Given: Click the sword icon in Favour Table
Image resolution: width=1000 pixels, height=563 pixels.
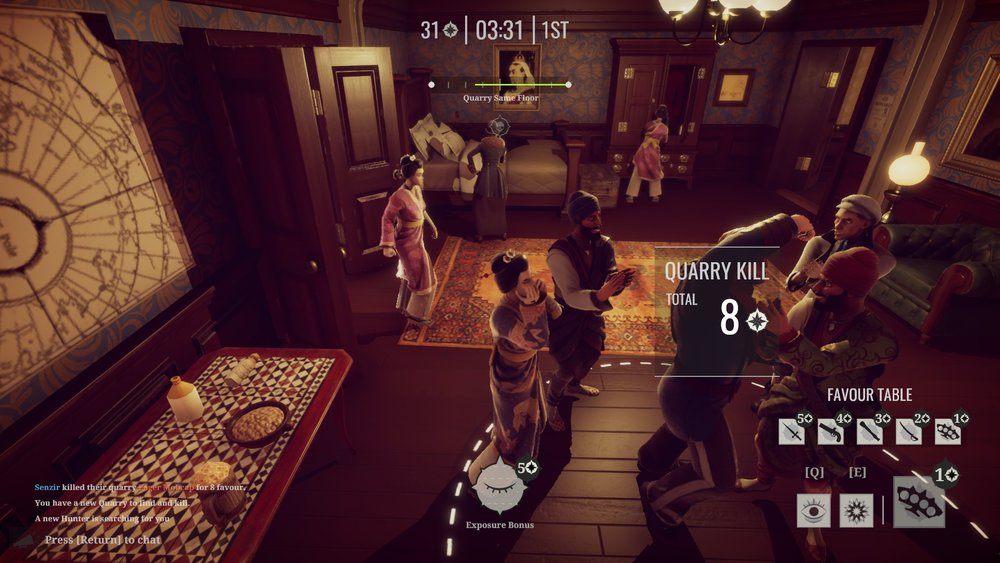Looking at the screenshot, I should 792,431.
